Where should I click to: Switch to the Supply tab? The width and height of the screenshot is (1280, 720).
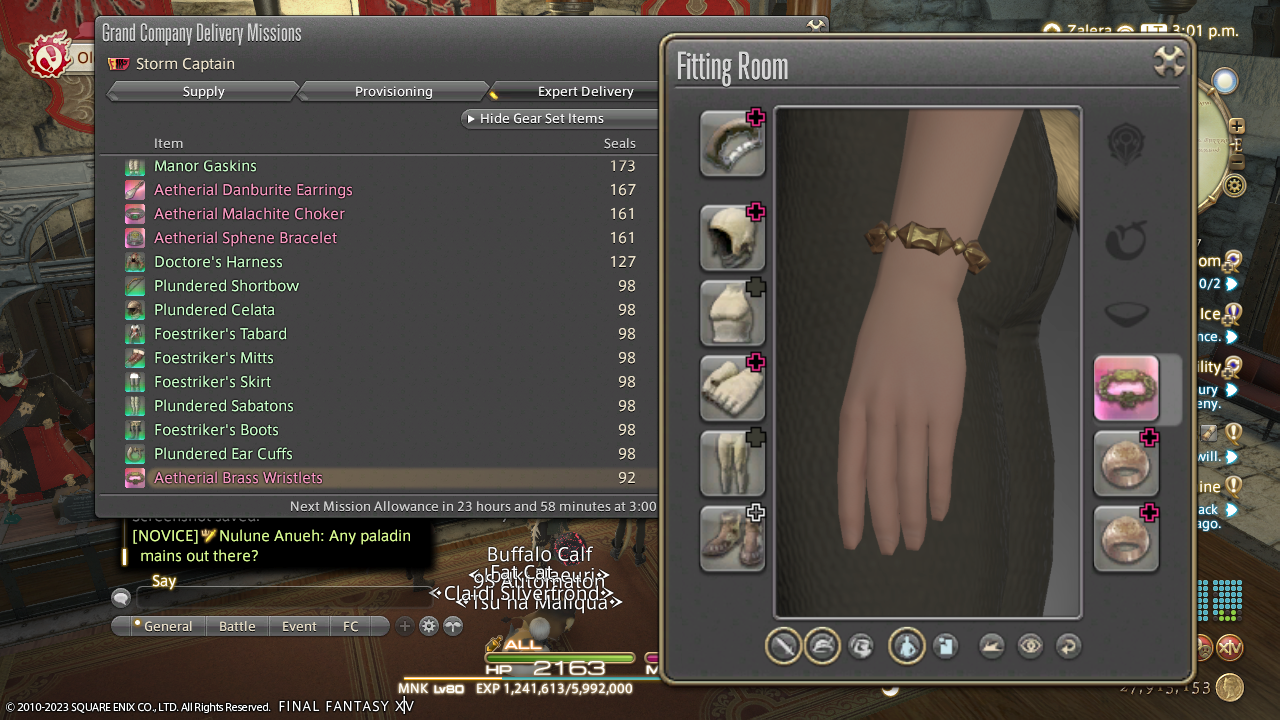[203, 91]
